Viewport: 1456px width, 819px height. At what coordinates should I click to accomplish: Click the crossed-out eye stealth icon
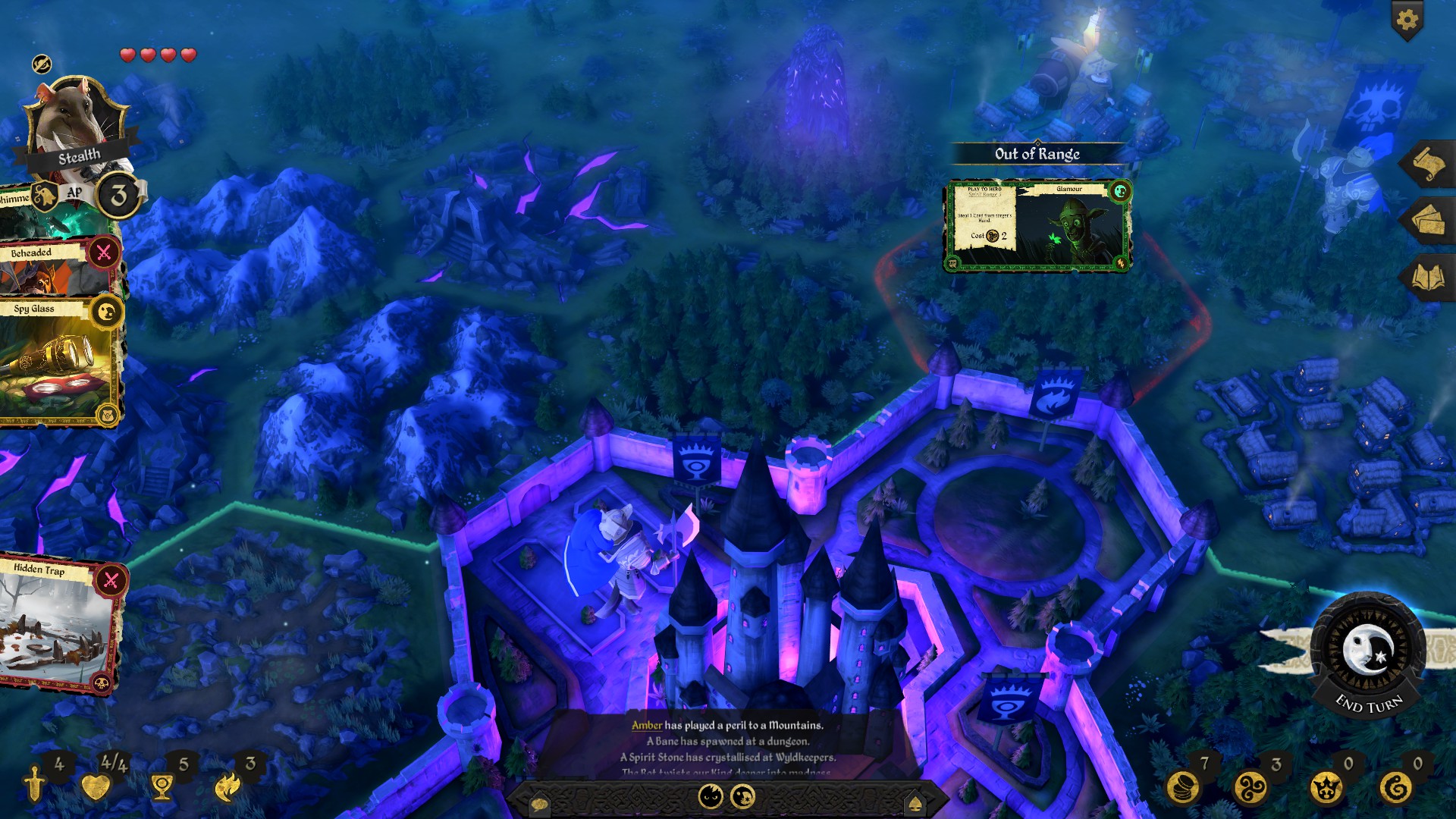click(42, 64)
